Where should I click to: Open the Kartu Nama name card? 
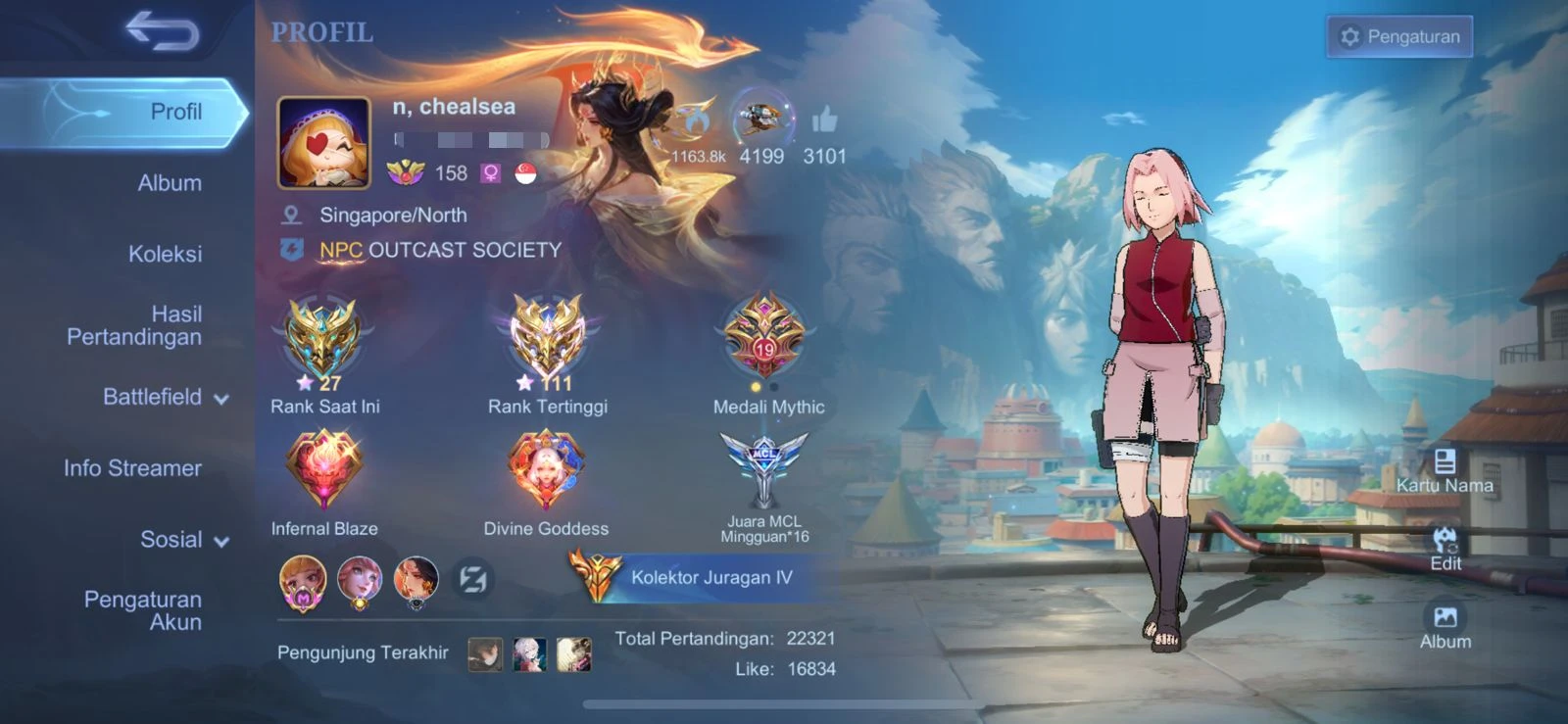[x=1445, y=469]
